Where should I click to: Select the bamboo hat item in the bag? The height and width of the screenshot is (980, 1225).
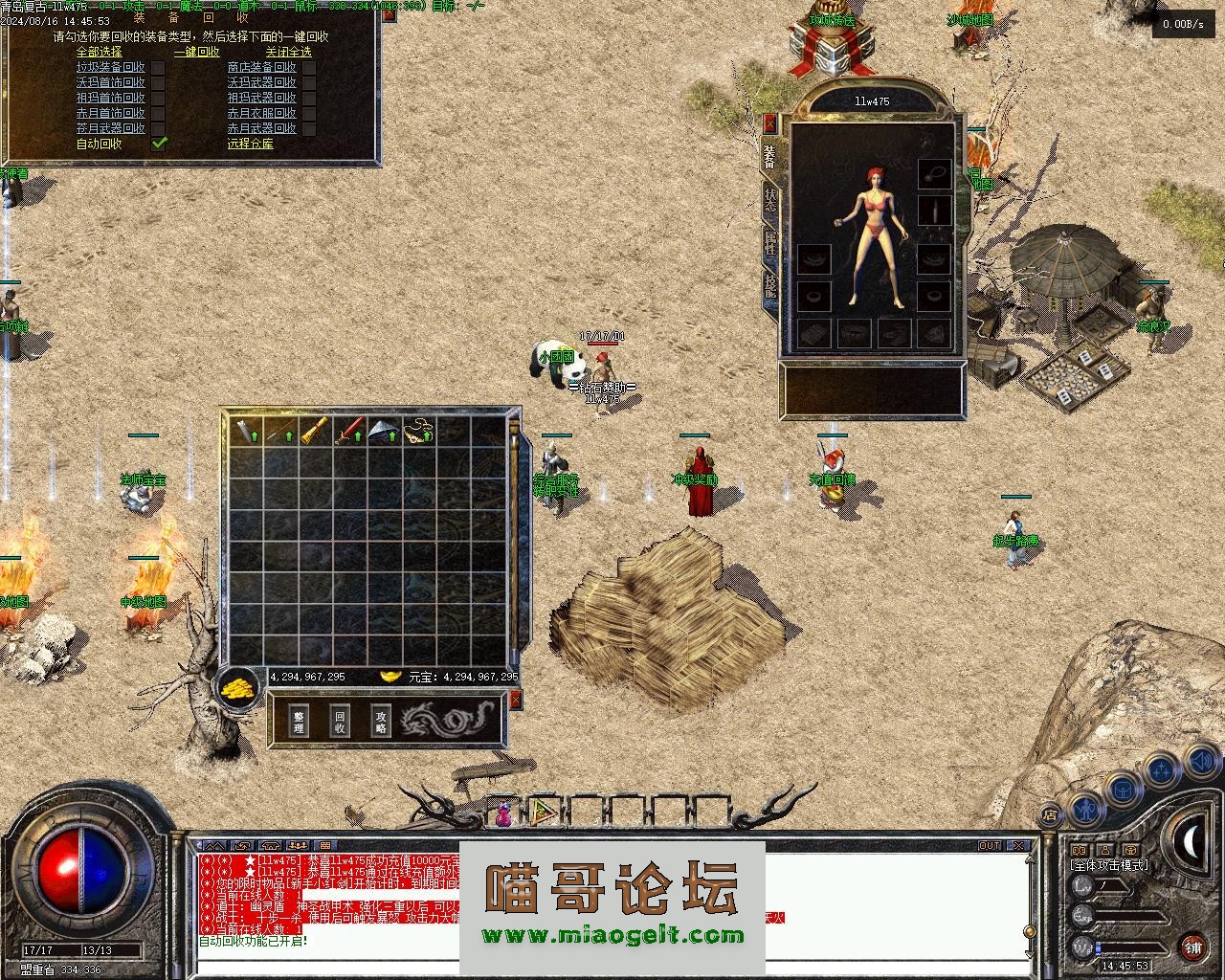point(384,432)
